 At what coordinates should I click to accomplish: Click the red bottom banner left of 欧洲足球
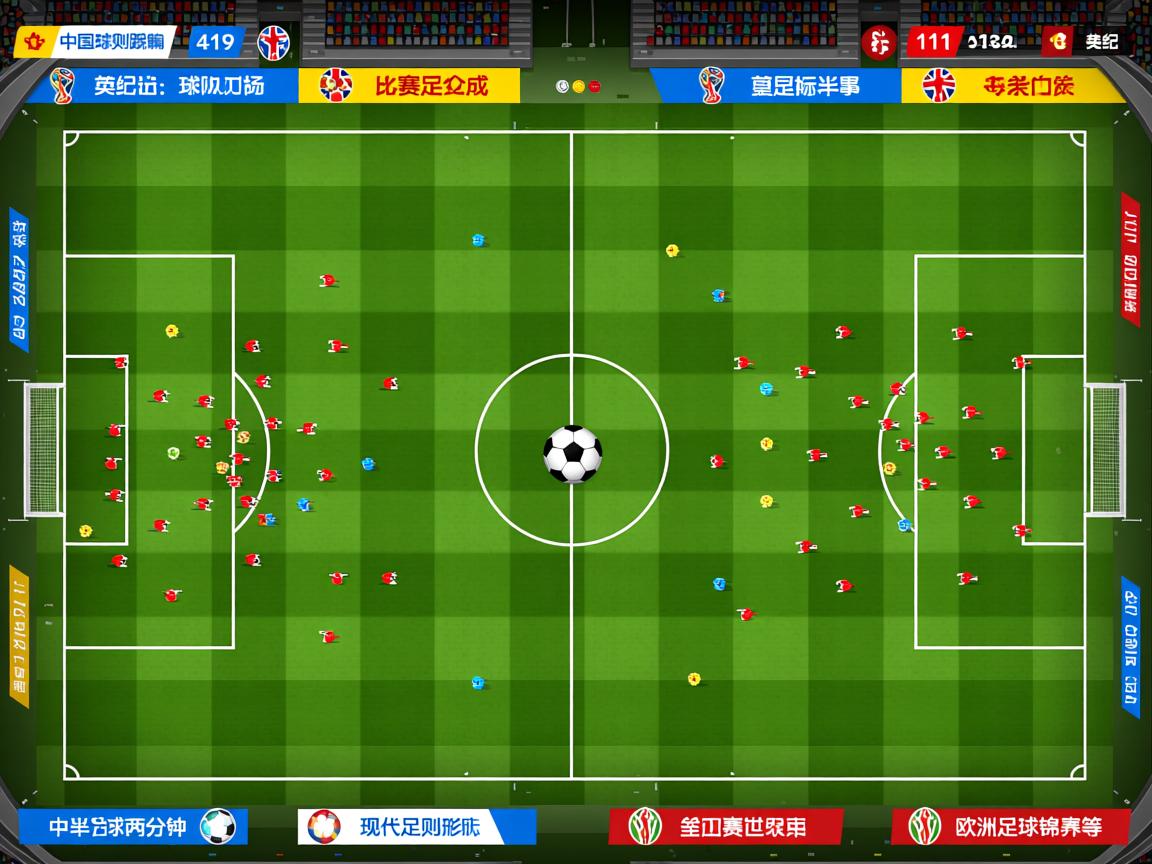pyautogui.click(x=725, y=827)
